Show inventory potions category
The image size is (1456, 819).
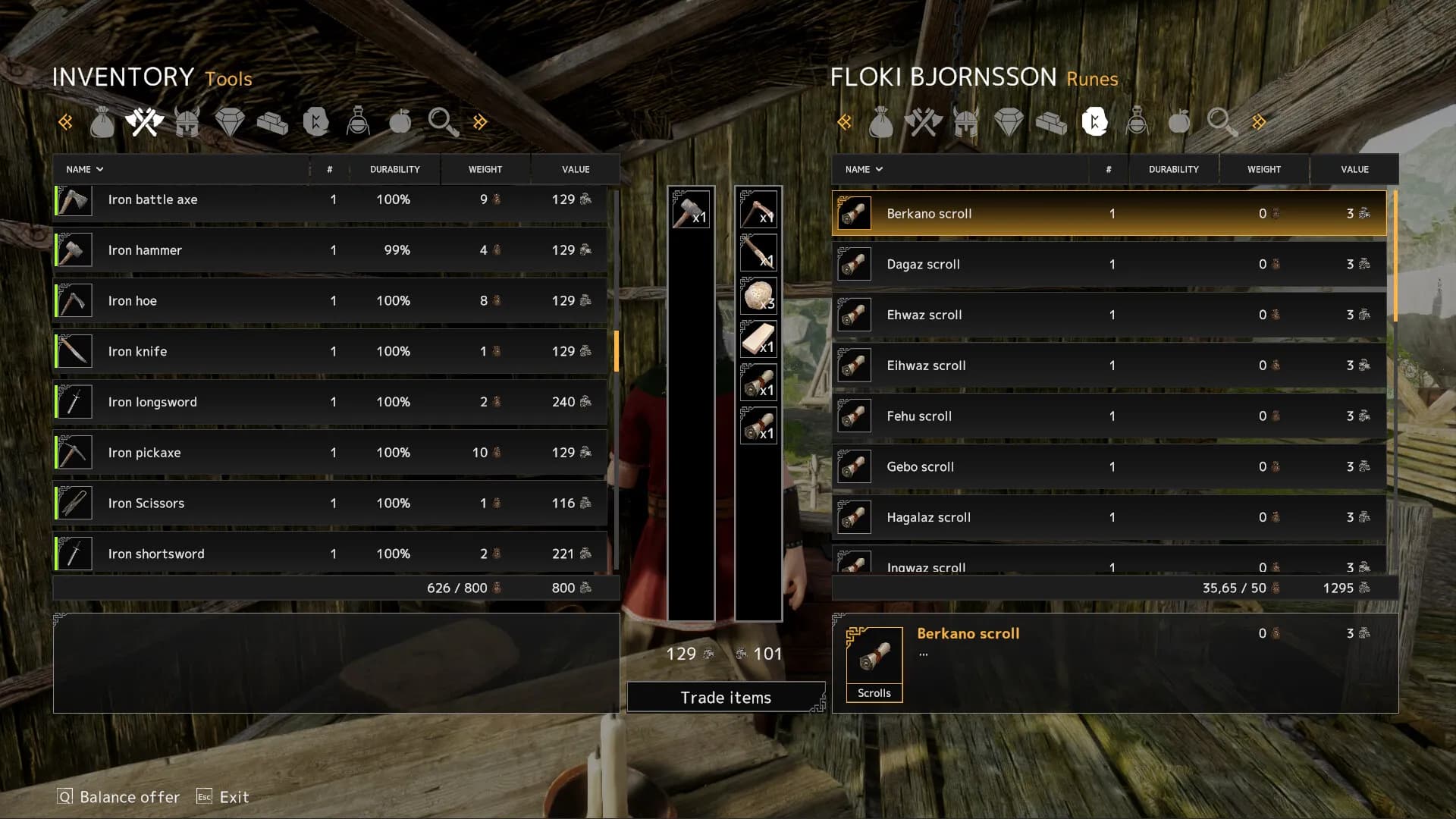click(358, 122)
